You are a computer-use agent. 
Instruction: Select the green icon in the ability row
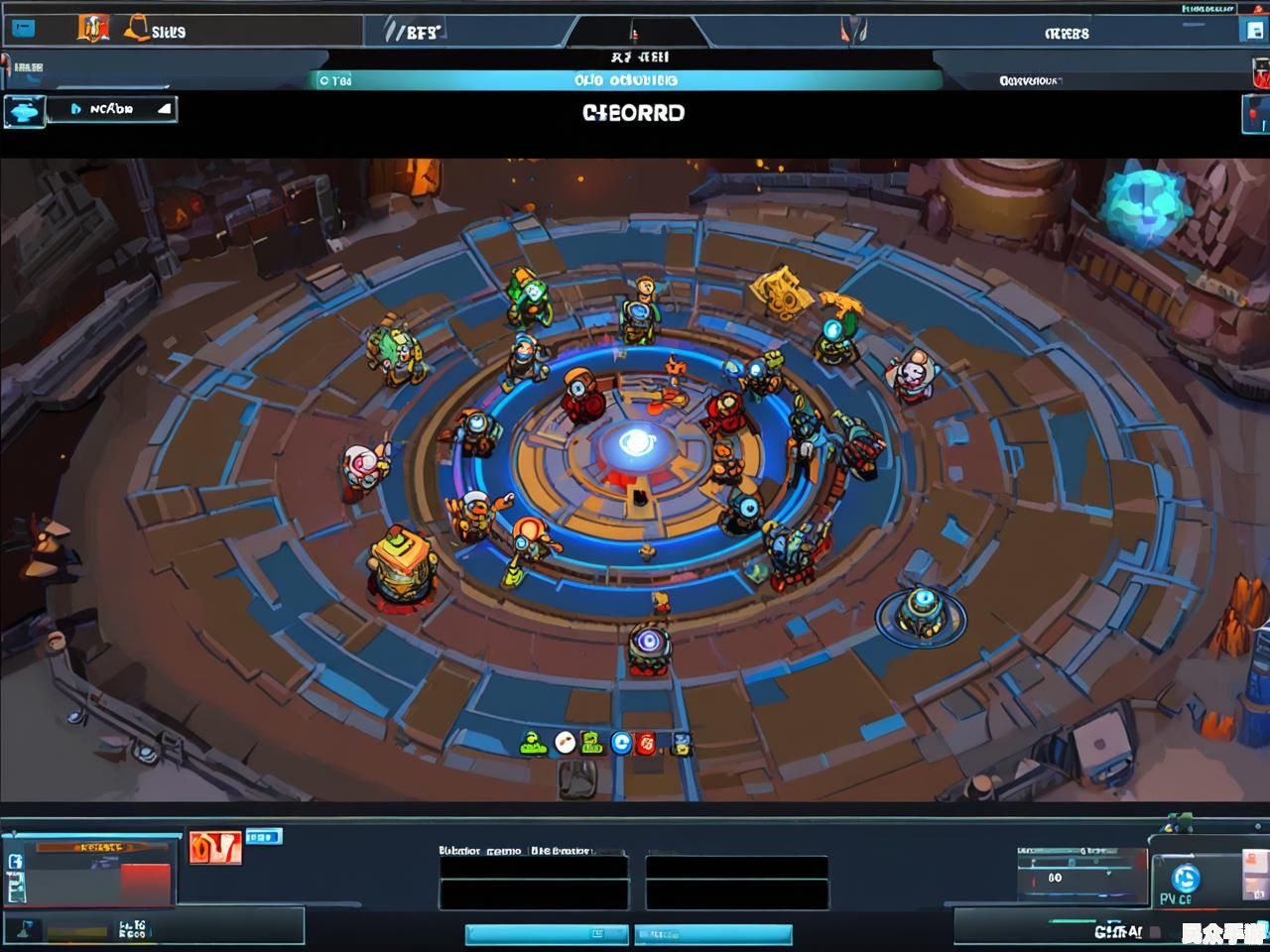pyautogui.click(x=534, y=742)
